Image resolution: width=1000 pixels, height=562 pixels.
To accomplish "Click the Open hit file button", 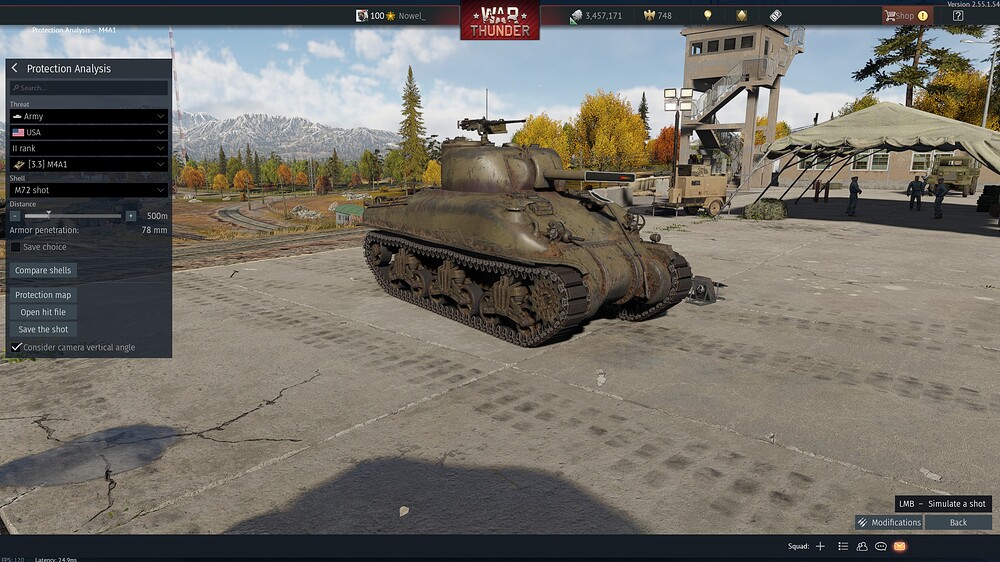I will [45, 312].
